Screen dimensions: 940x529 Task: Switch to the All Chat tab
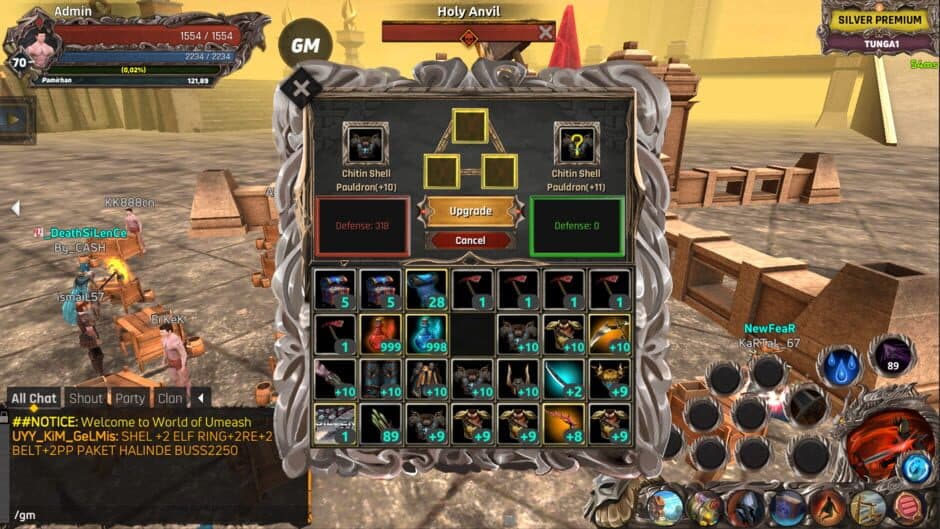click(x=34, y=398)
